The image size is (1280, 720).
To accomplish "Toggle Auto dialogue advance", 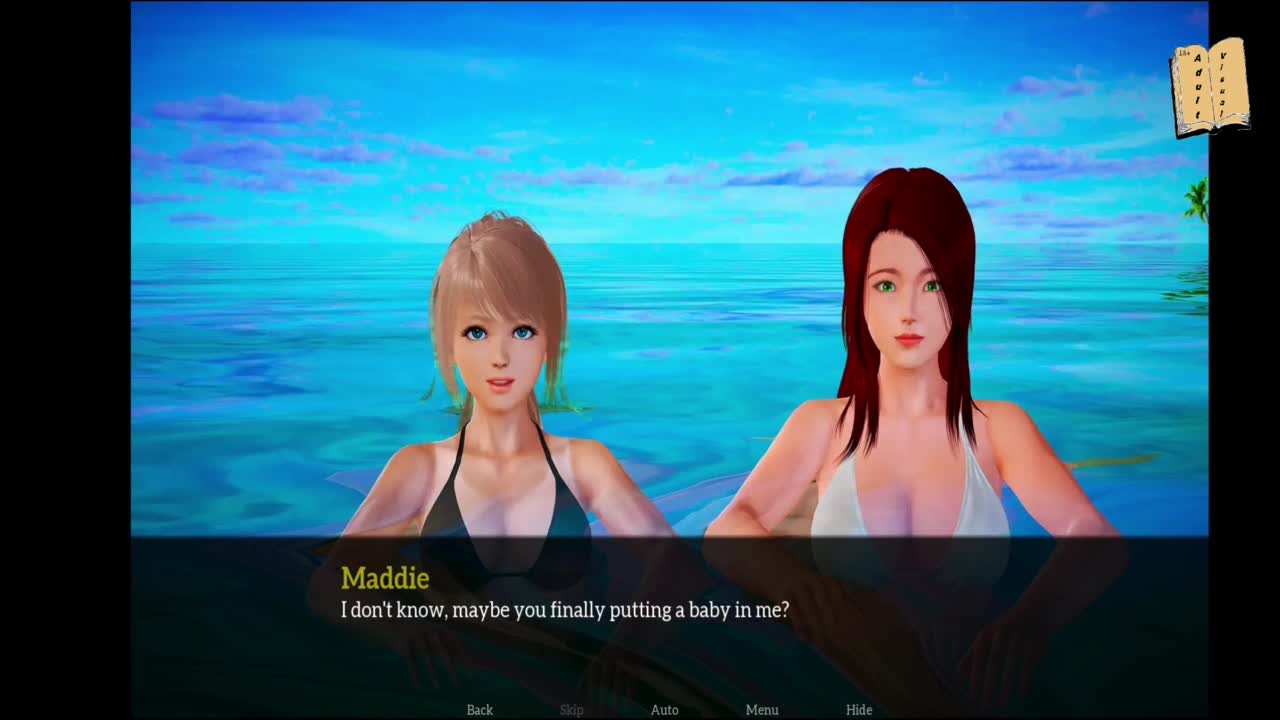I will pyautogui.click(x=665, y=710).
